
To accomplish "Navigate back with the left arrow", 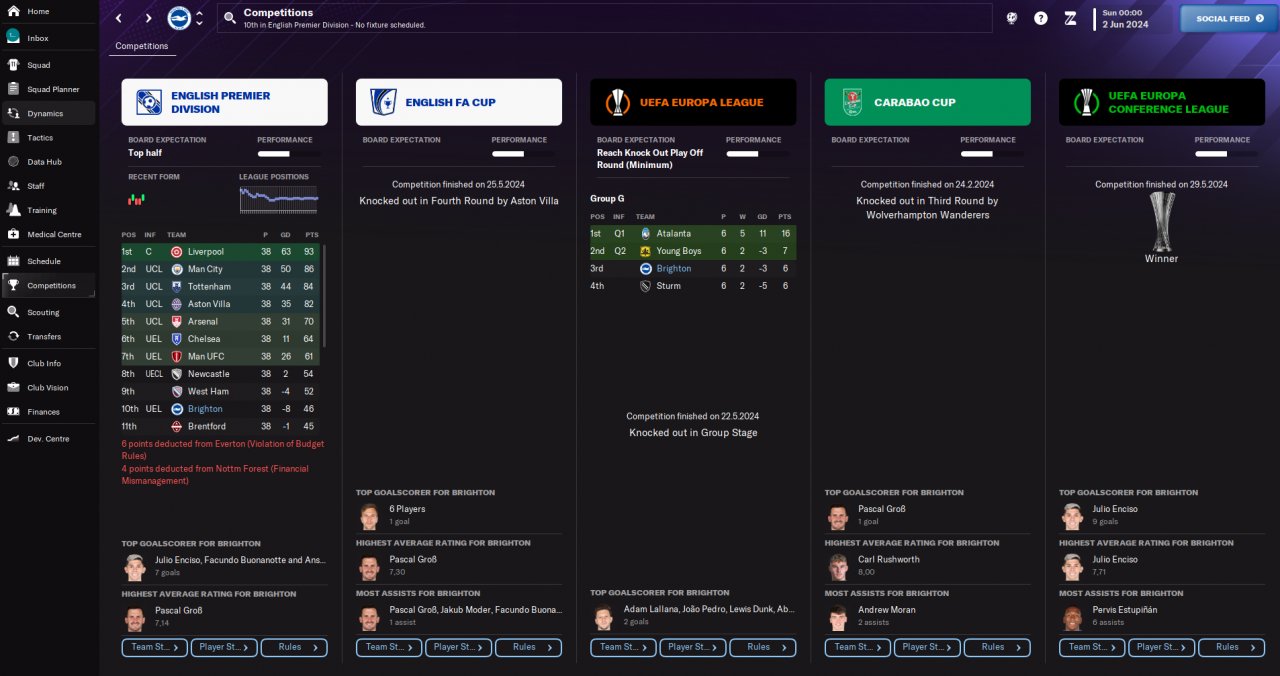I will (119, 18).
